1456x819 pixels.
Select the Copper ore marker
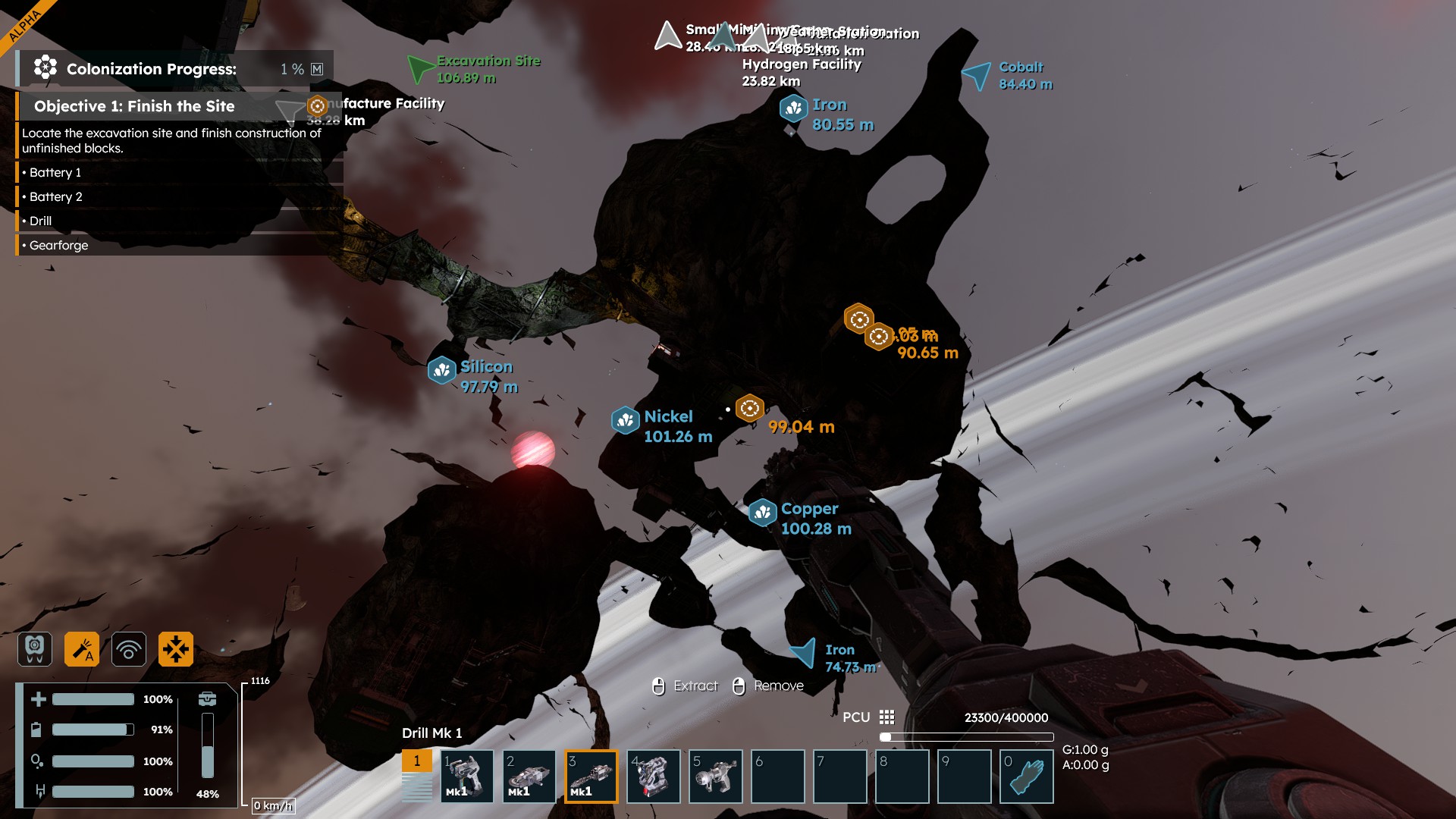(x=763, y=513)
